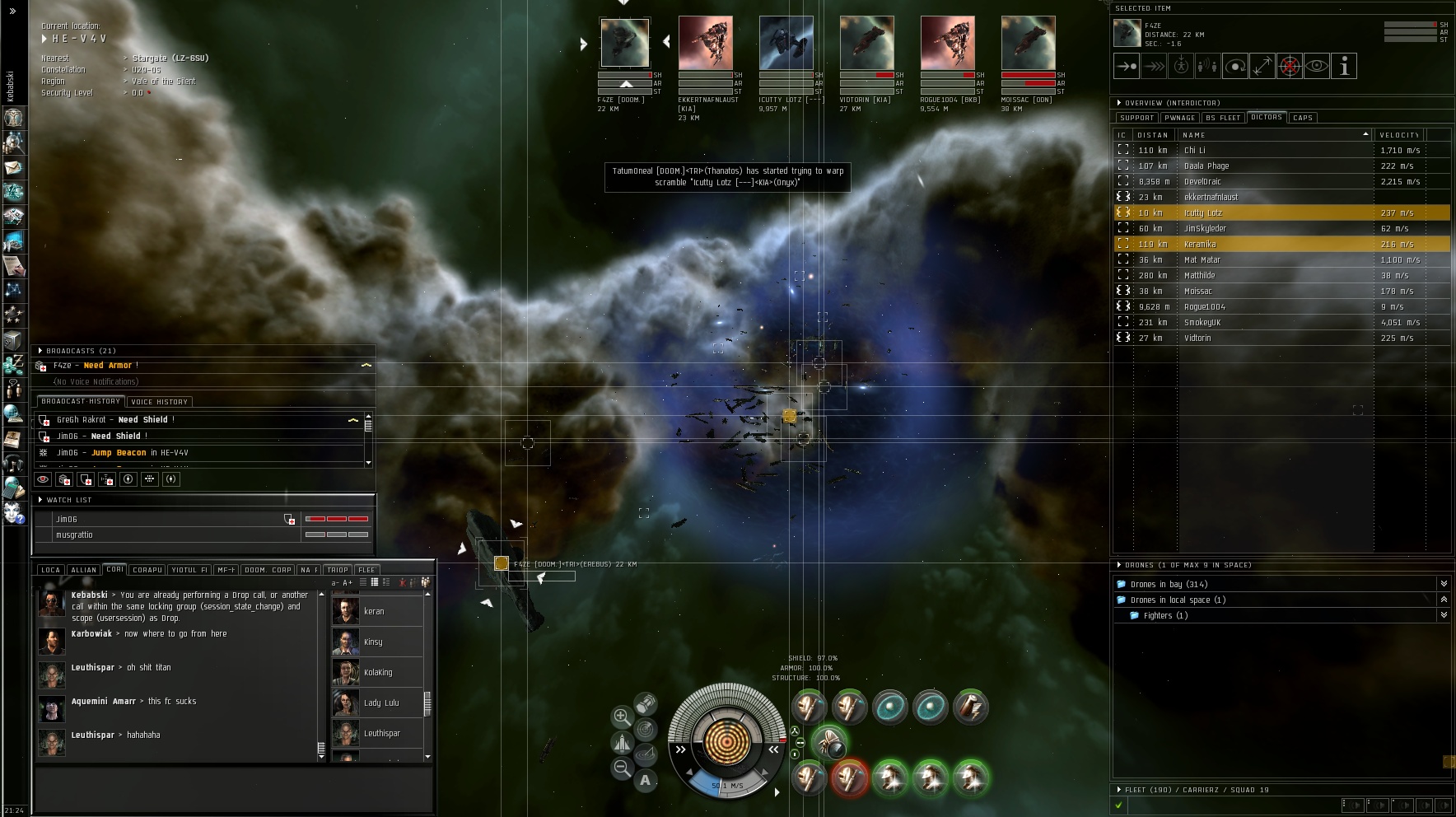
Task: Switch to the Doom. Corp chat tab
Action: tap(268, 570)
